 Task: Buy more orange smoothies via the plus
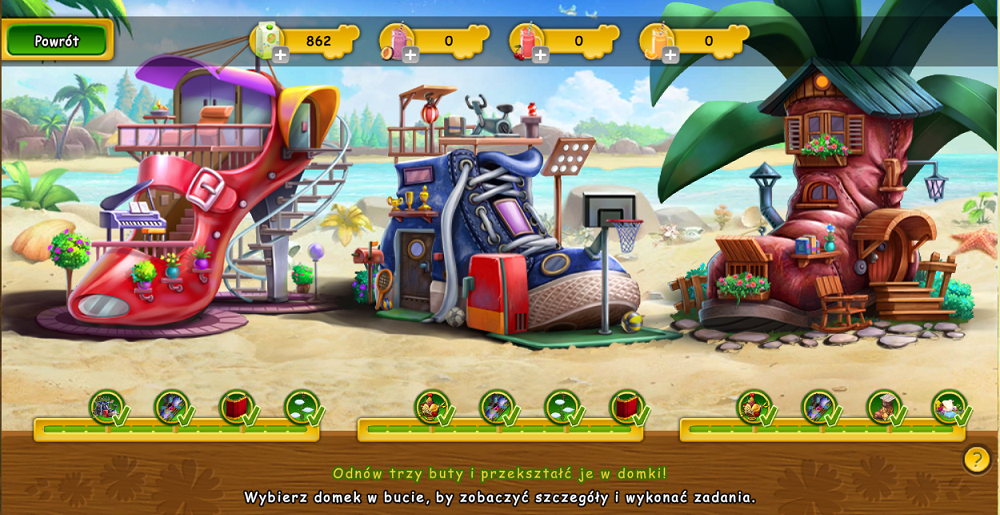tap(671, 54)
